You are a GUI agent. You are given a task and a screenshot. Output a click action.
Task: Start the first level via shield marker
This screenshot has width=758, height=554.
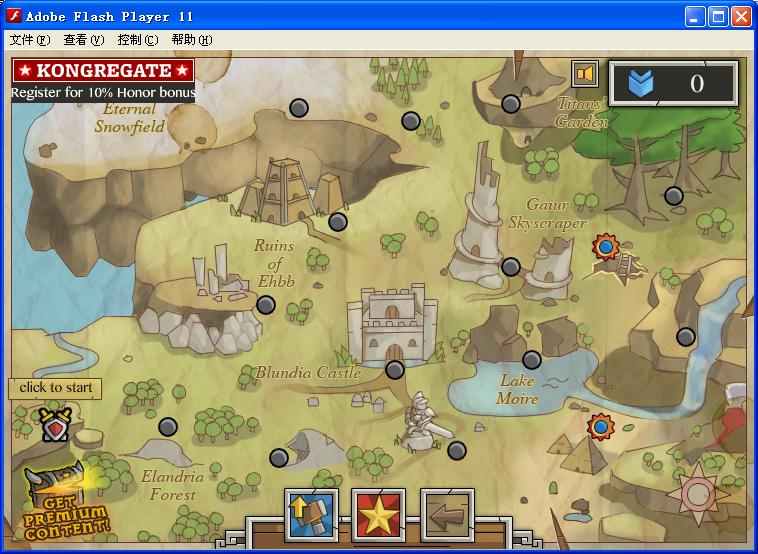click(x=55, y=425)
